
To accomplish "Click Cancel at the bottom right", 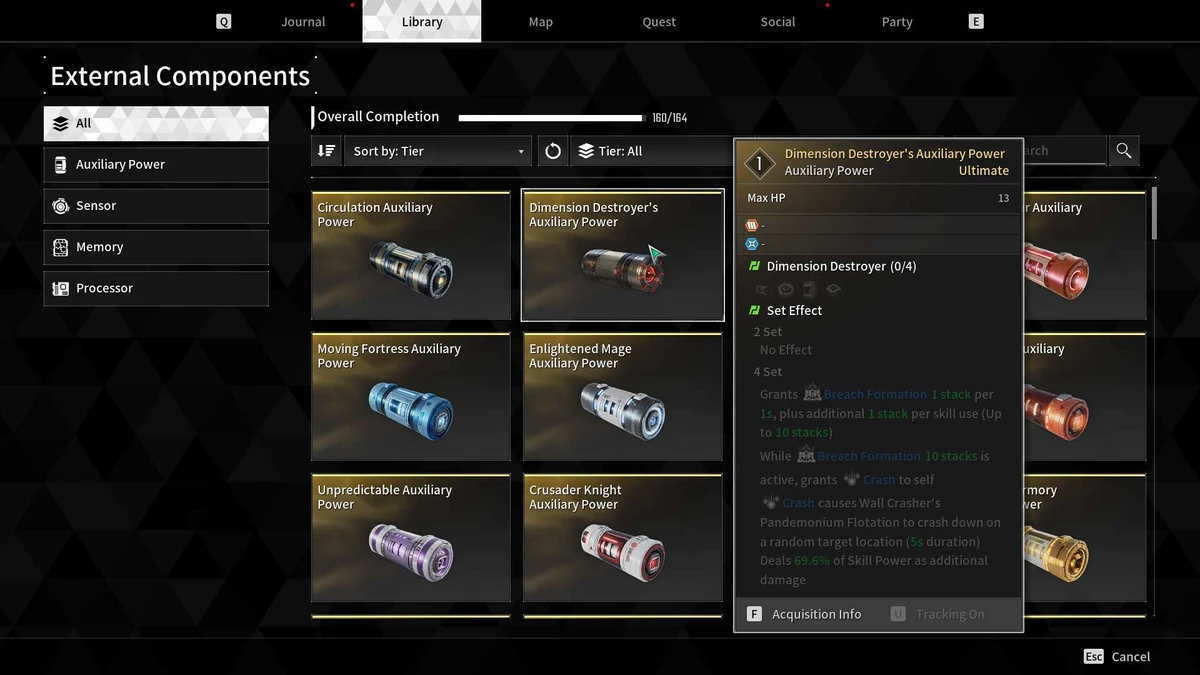I will (1117, 657).
